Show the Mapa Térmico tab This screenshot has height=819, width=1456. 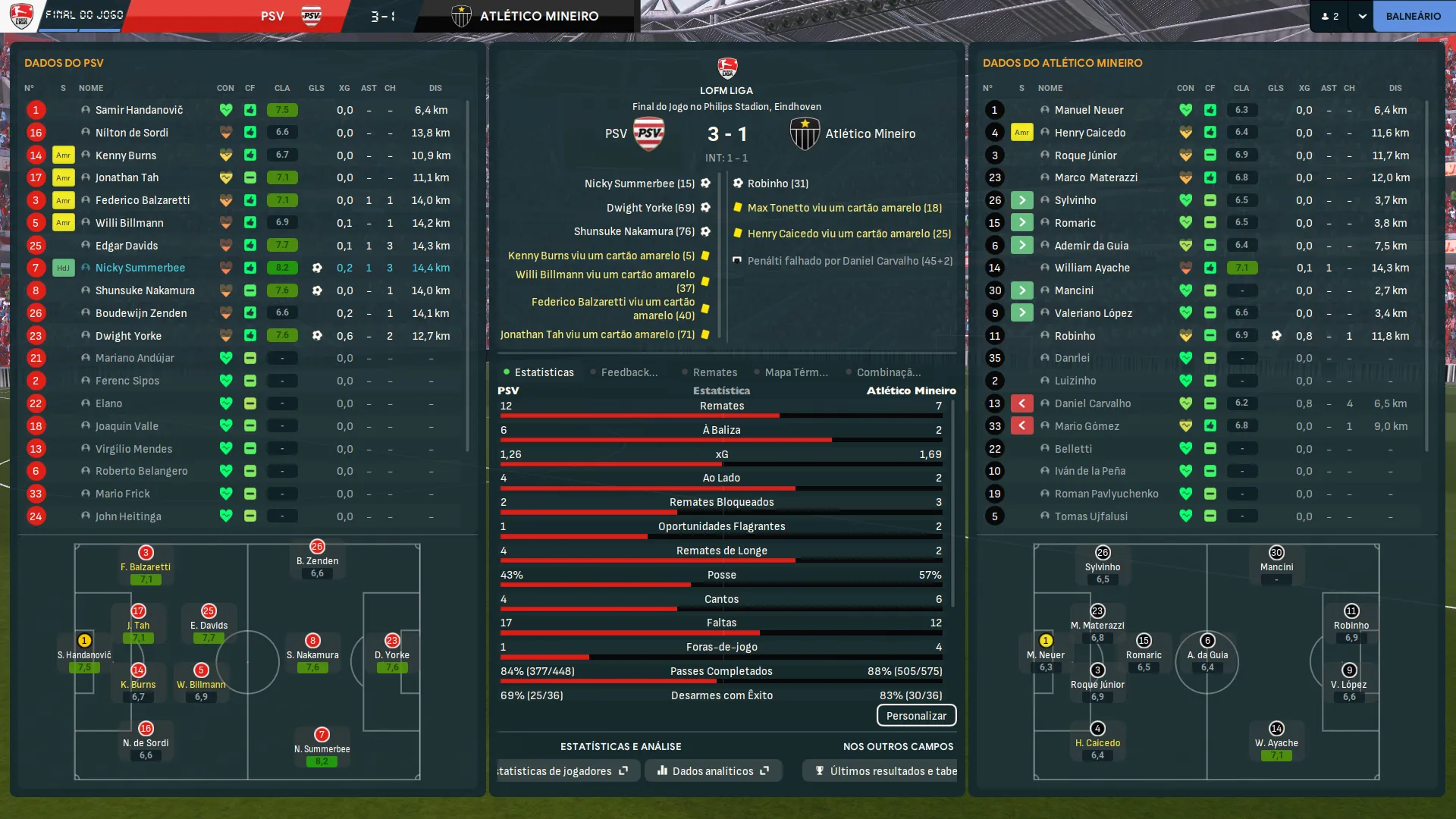pos(795,372)
